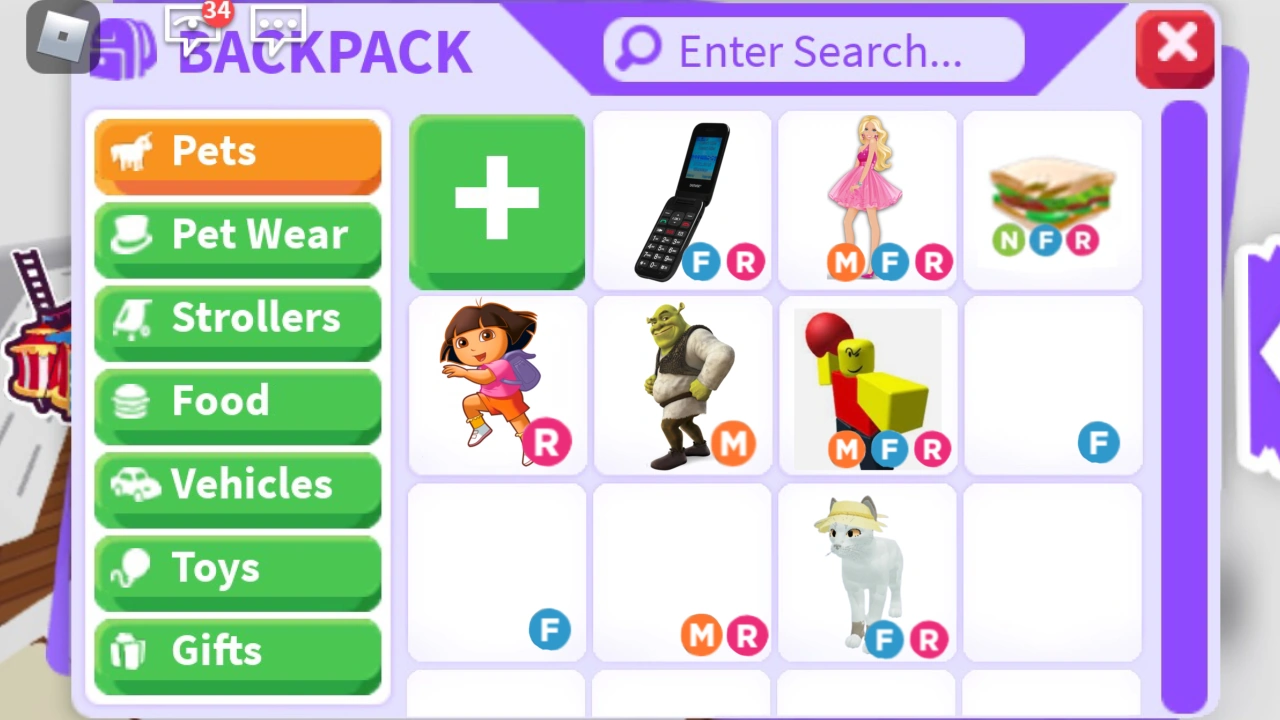
Task: Select the flip phone item
Action: pos(683,200)
